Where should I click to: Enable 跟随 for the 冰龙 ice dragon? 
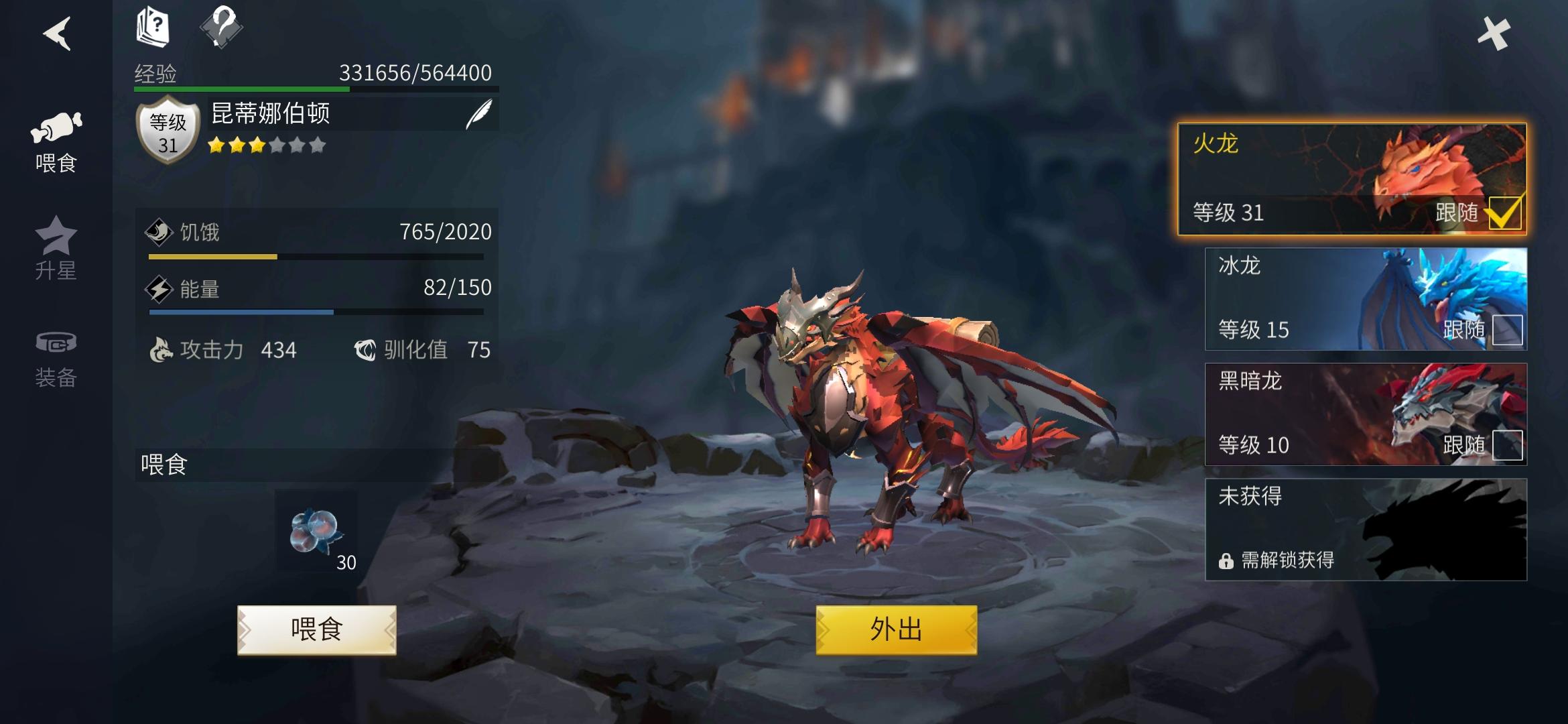[1508, 330]
